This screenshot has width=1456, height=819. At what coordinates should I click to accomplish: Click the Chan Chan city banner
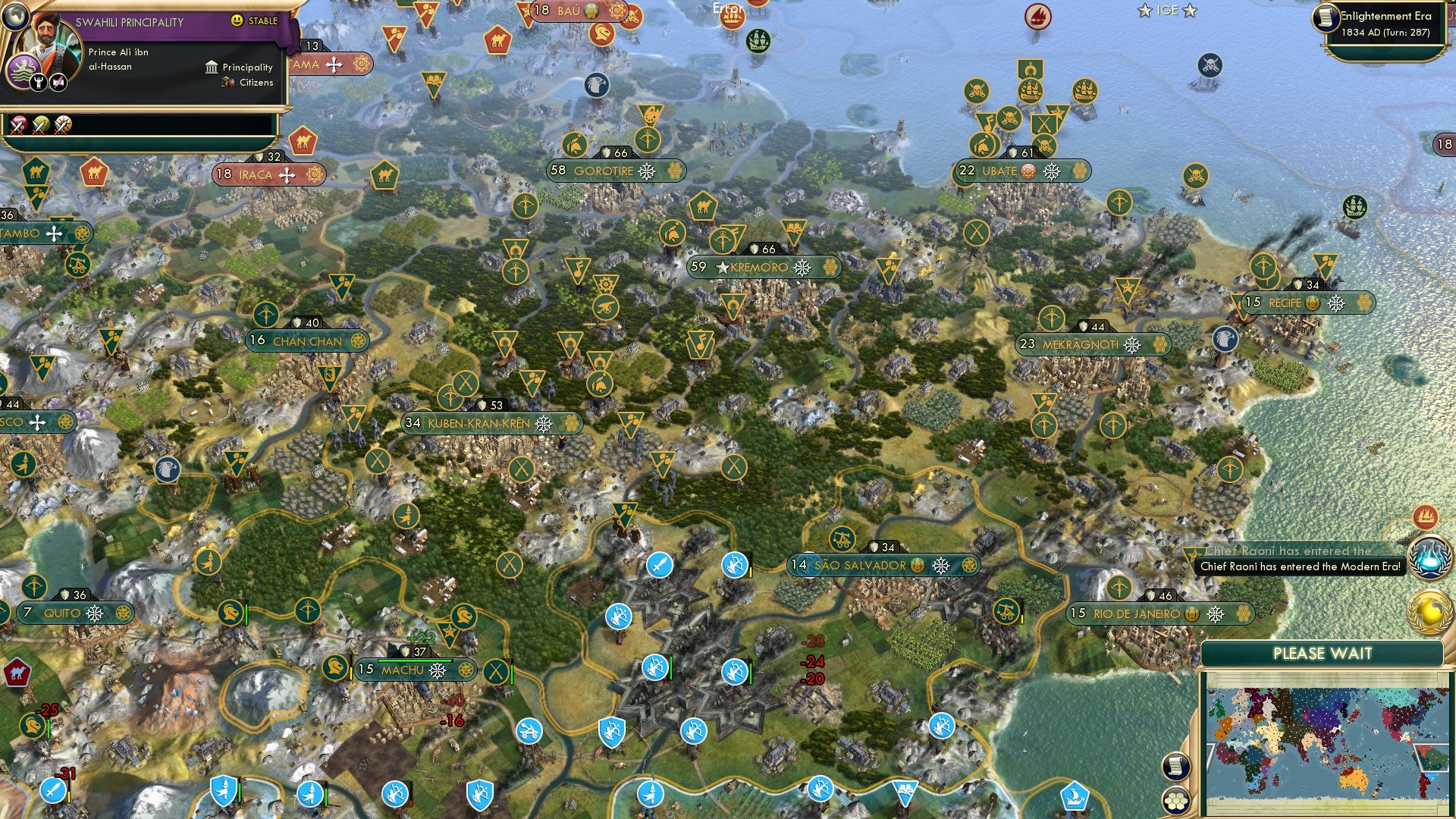(x=306, y=340)
